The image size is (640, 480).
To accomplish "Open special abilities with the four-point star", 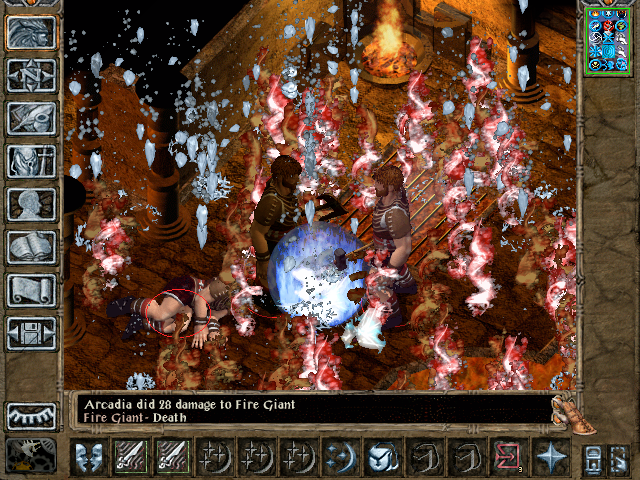I will tap(551, 457).
